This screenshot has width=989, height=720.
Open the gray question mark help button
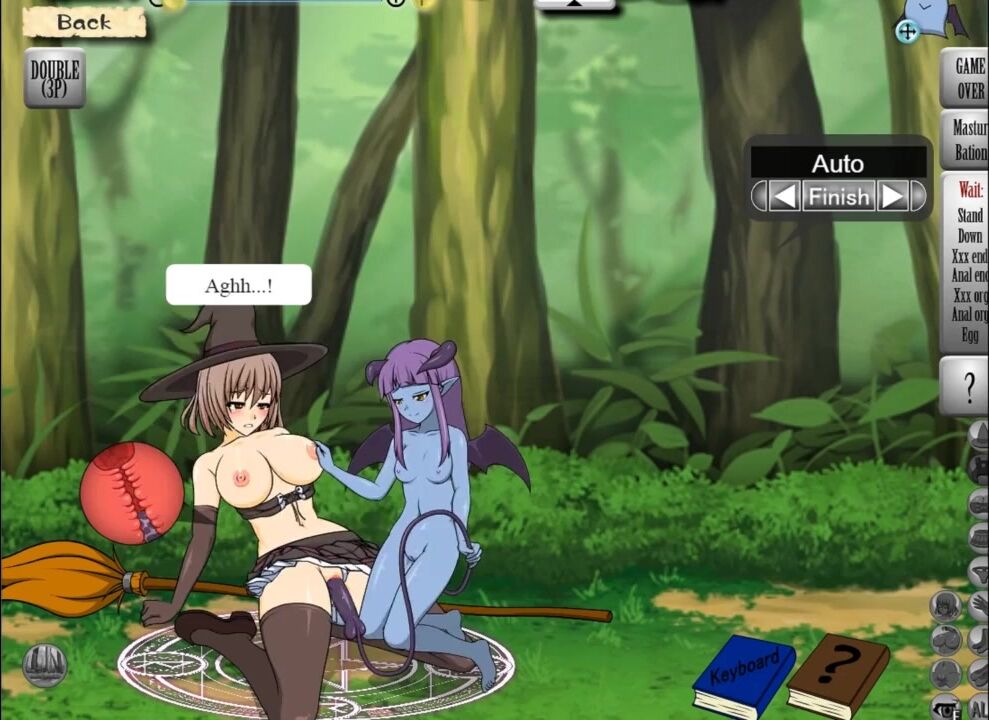coord(967,385)
